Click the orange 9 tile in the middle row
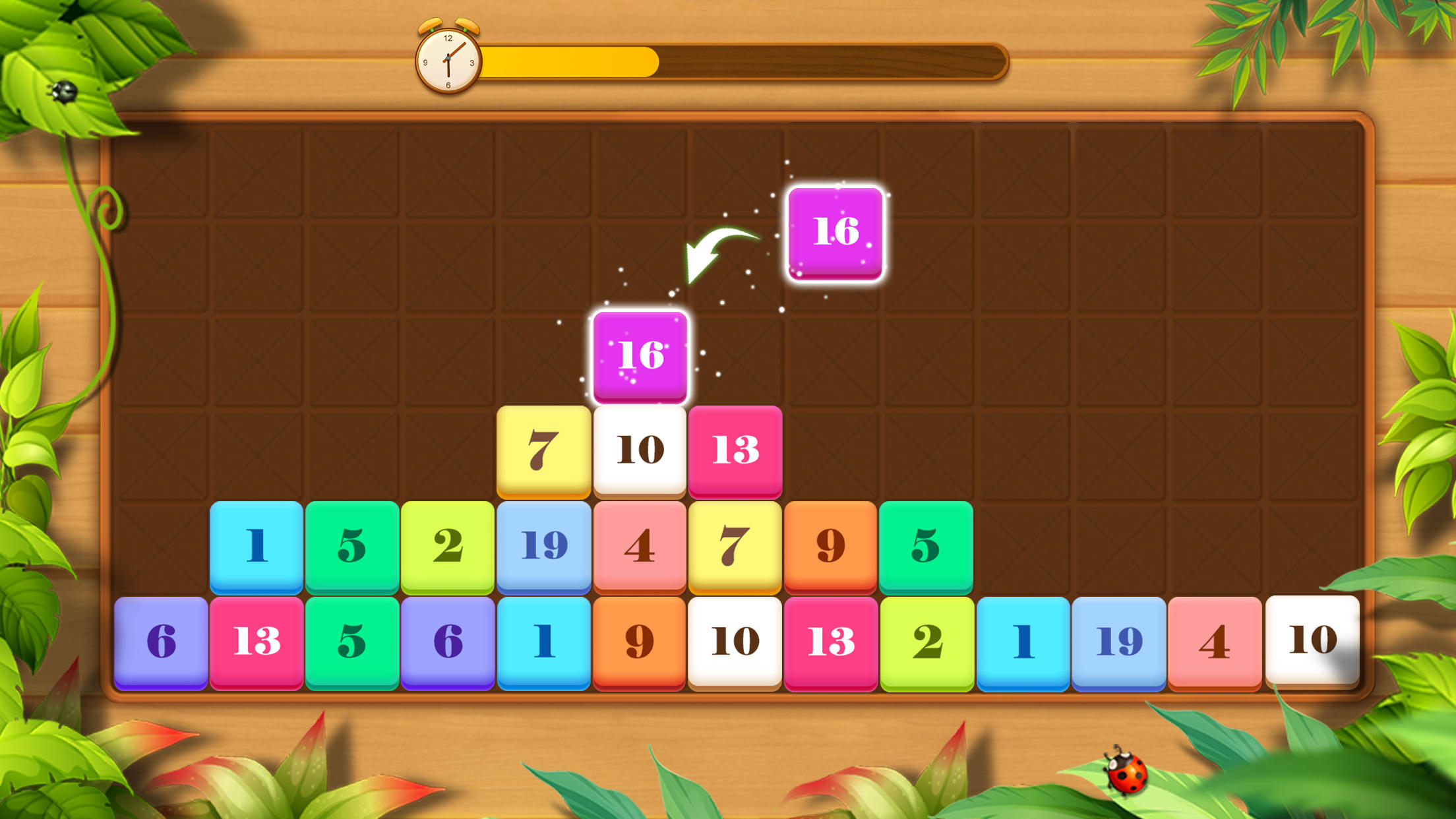The image size is (1456, 819). tap(831, 545)
